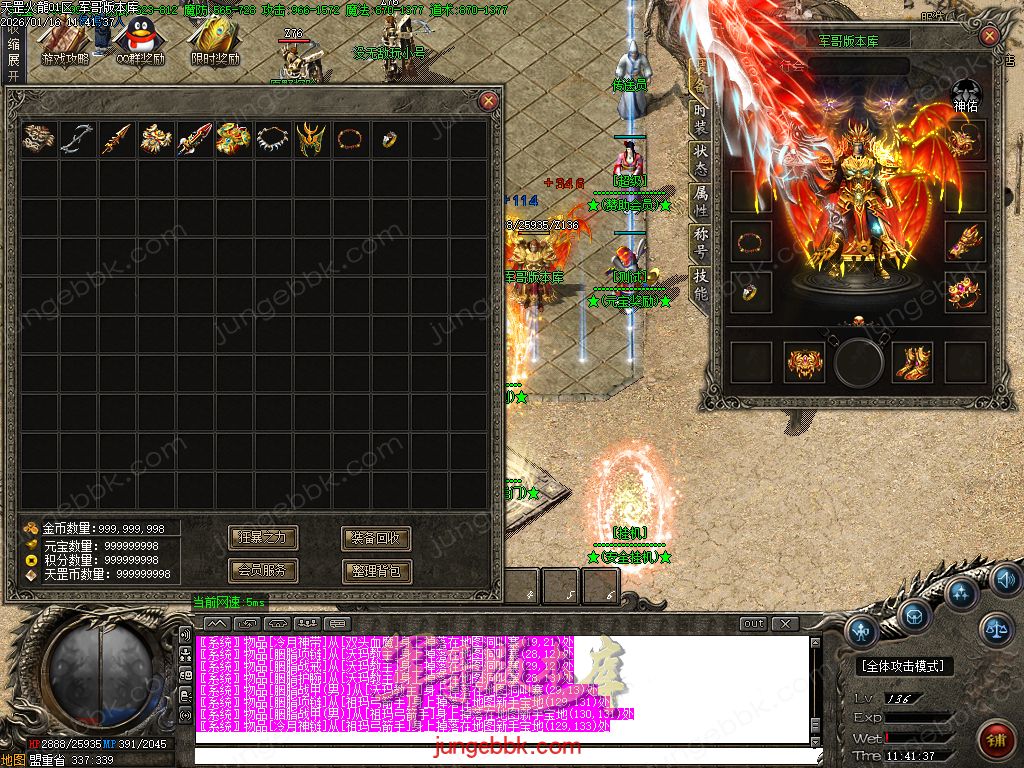This screenshot has width=1024, height=768.
Task: Select the equipped golden boots slot
Action: (911, 362)
